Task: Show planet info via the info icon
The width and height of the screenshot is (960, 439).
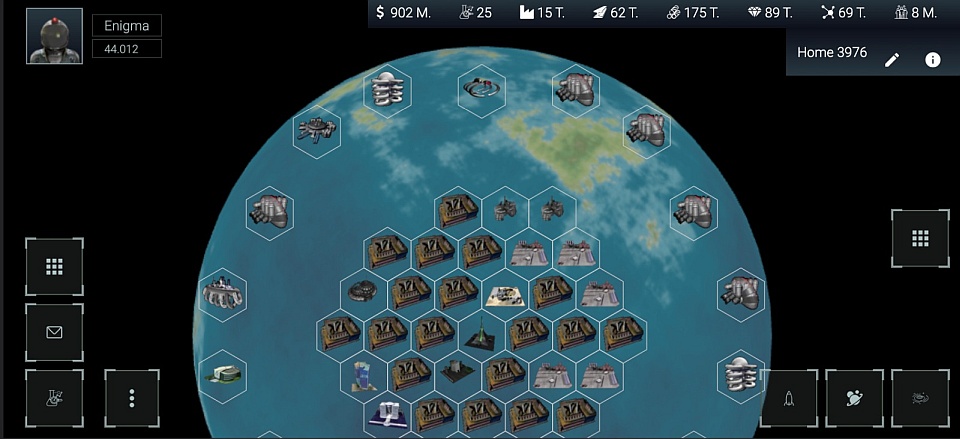Action: [x=933, y=60]
